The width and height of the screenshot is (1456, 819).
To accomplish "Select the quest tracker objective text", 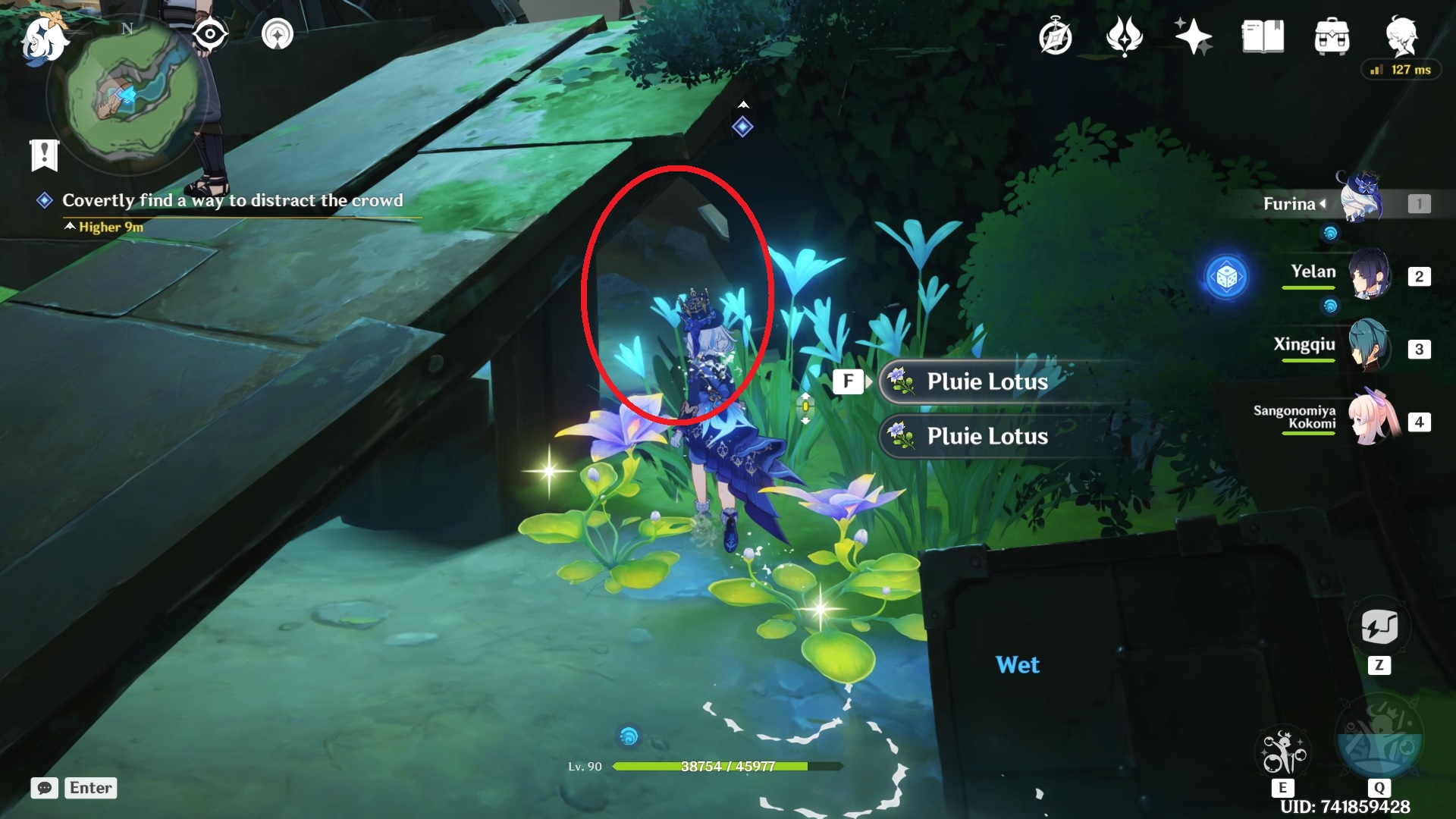I will 232,200.
